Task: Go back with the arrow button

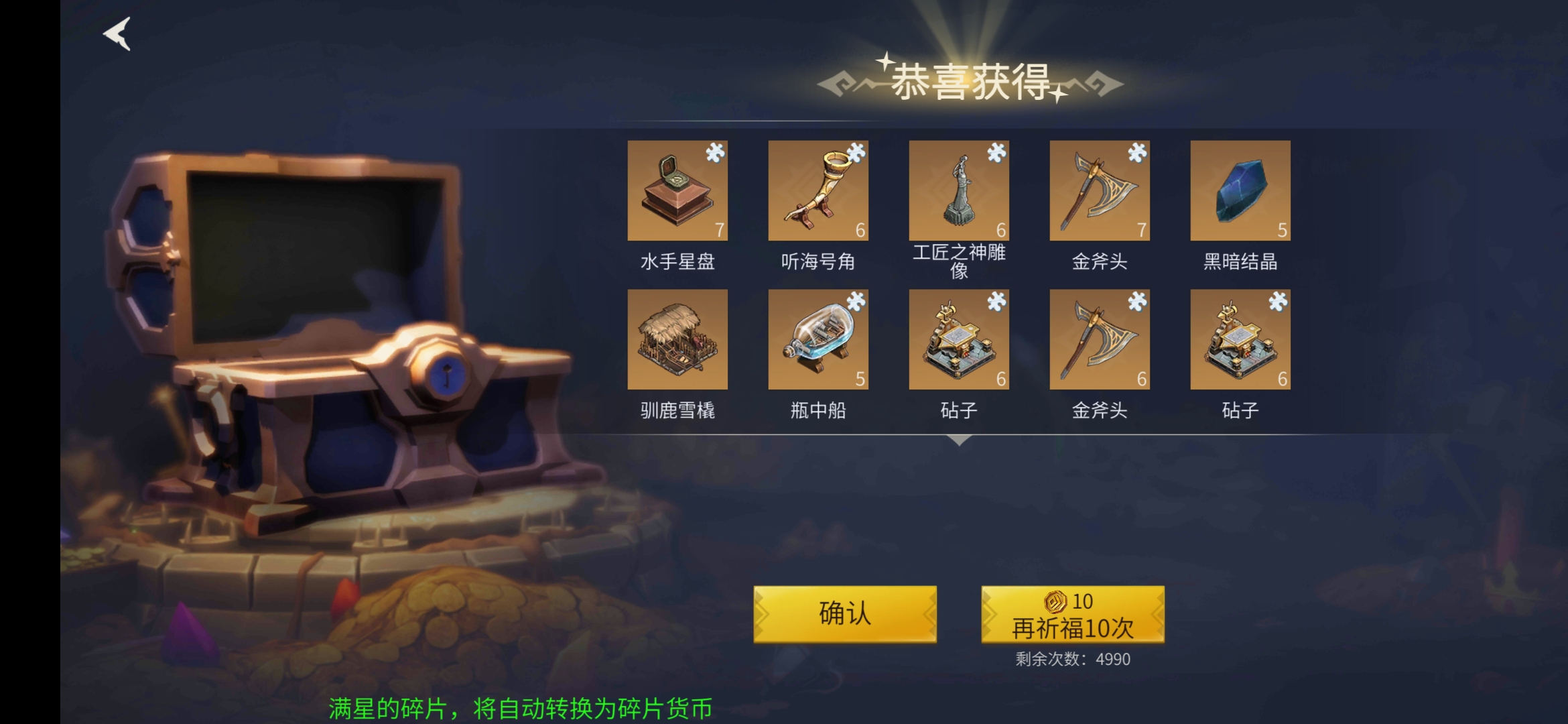Action: (x=117, y=34)
